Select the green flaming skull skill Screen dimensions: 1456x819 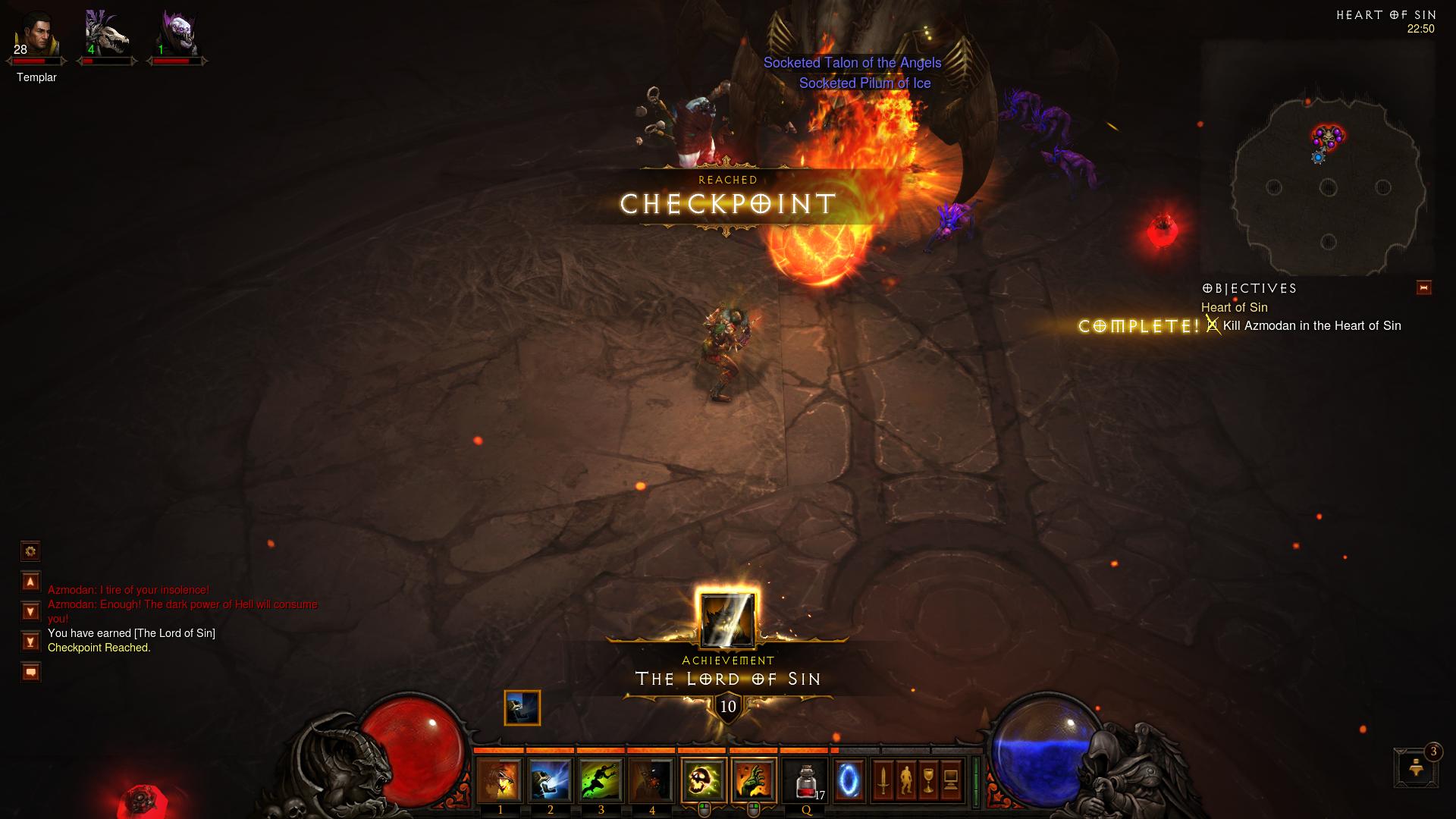[704, 781]
